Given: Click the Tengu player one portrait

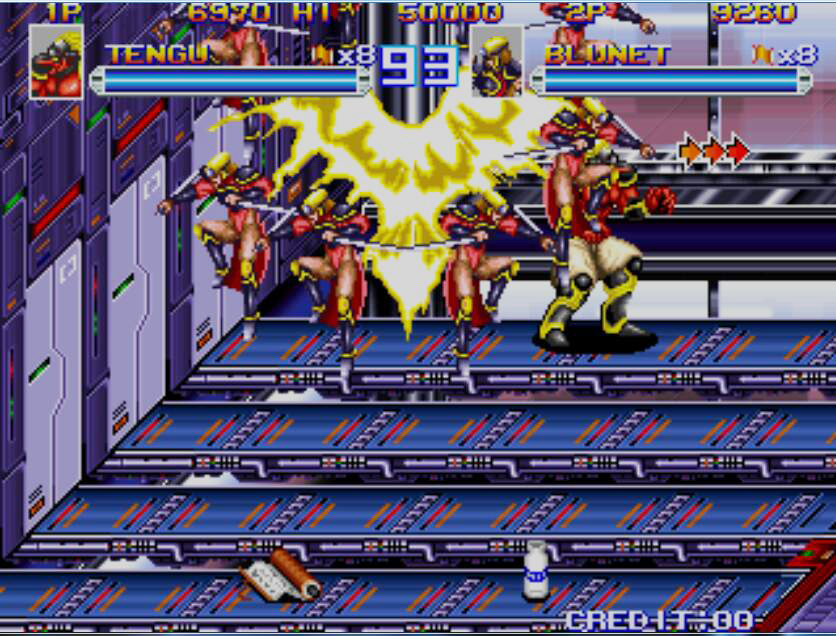Looking at the screenshot, I should [x=56, y=62].
